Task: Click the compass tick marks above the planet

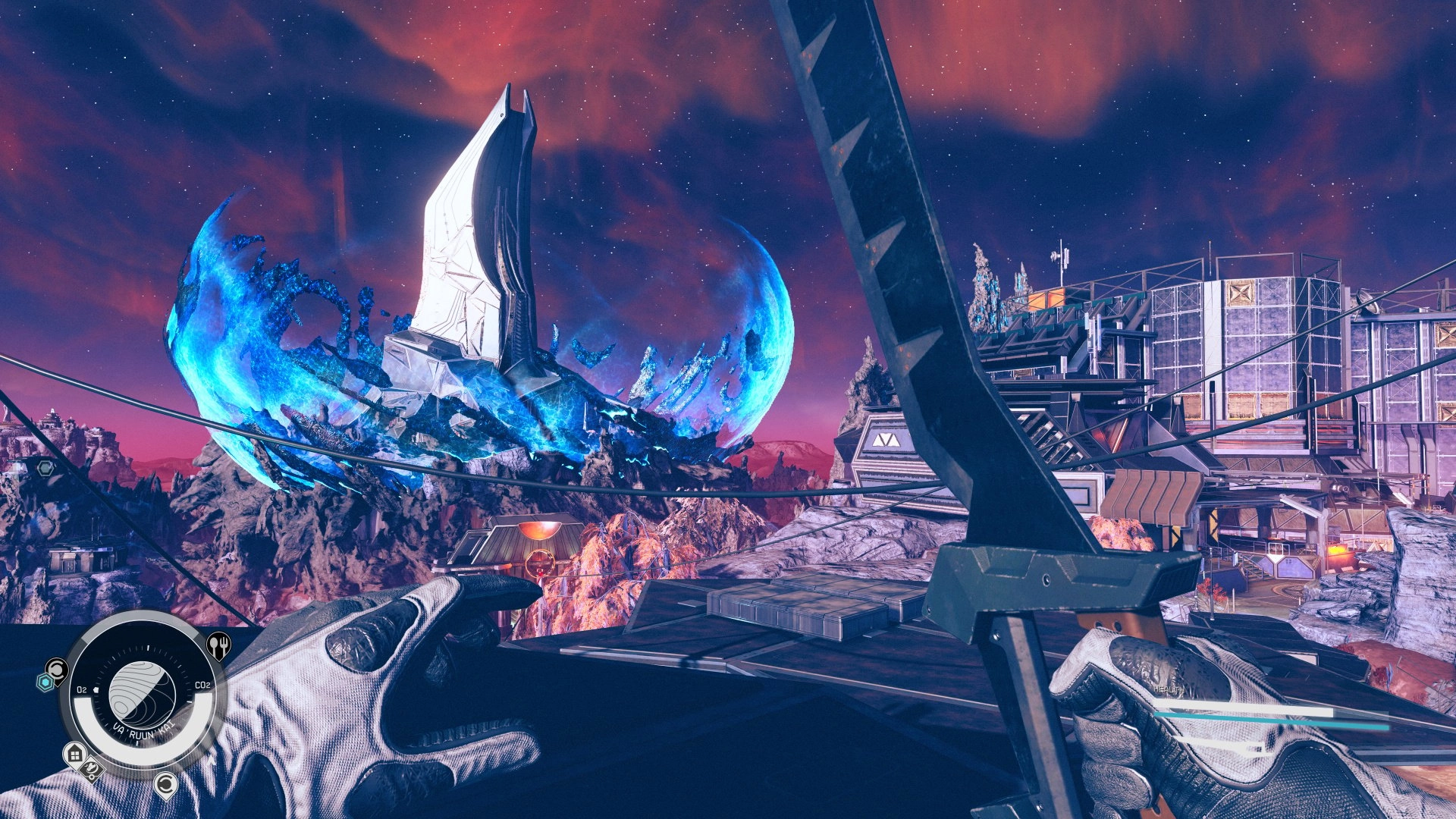Action: tap(148, 648)
